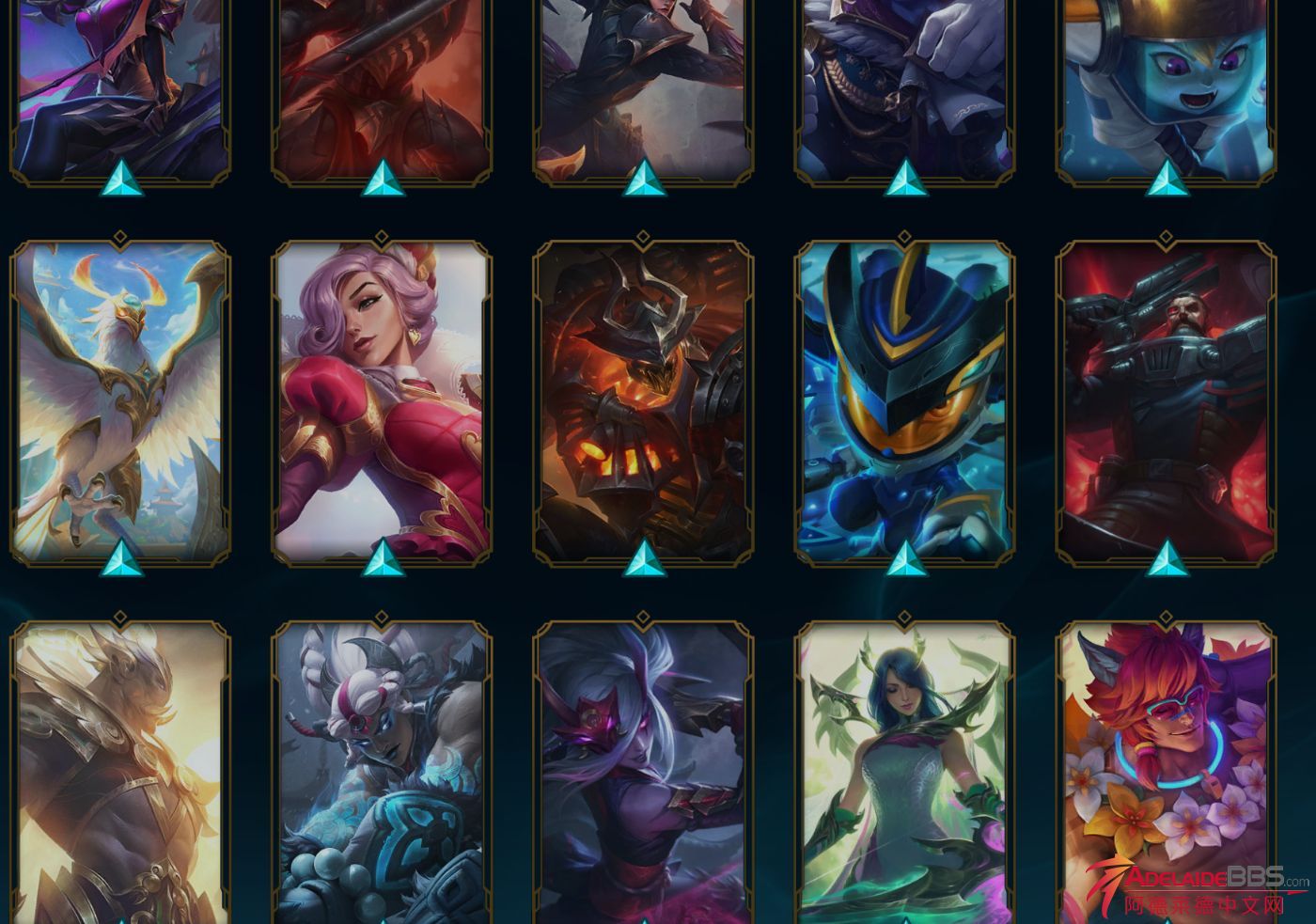Click the diamond marker above the green-dressed champion card
This screenshot has width=1316, height=924.
coord(904,619)
